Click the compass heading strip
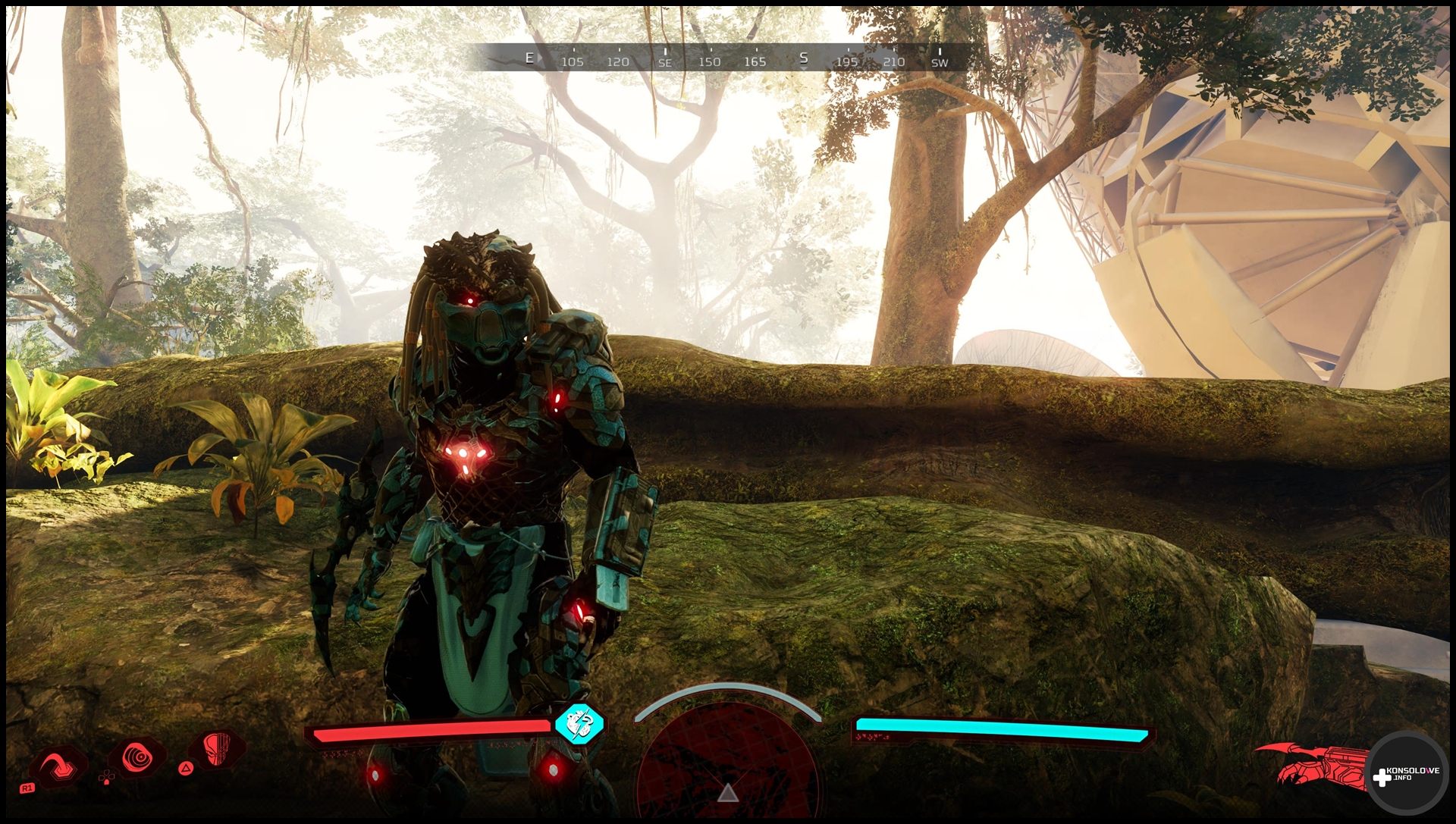 click(x=728, y=58)
